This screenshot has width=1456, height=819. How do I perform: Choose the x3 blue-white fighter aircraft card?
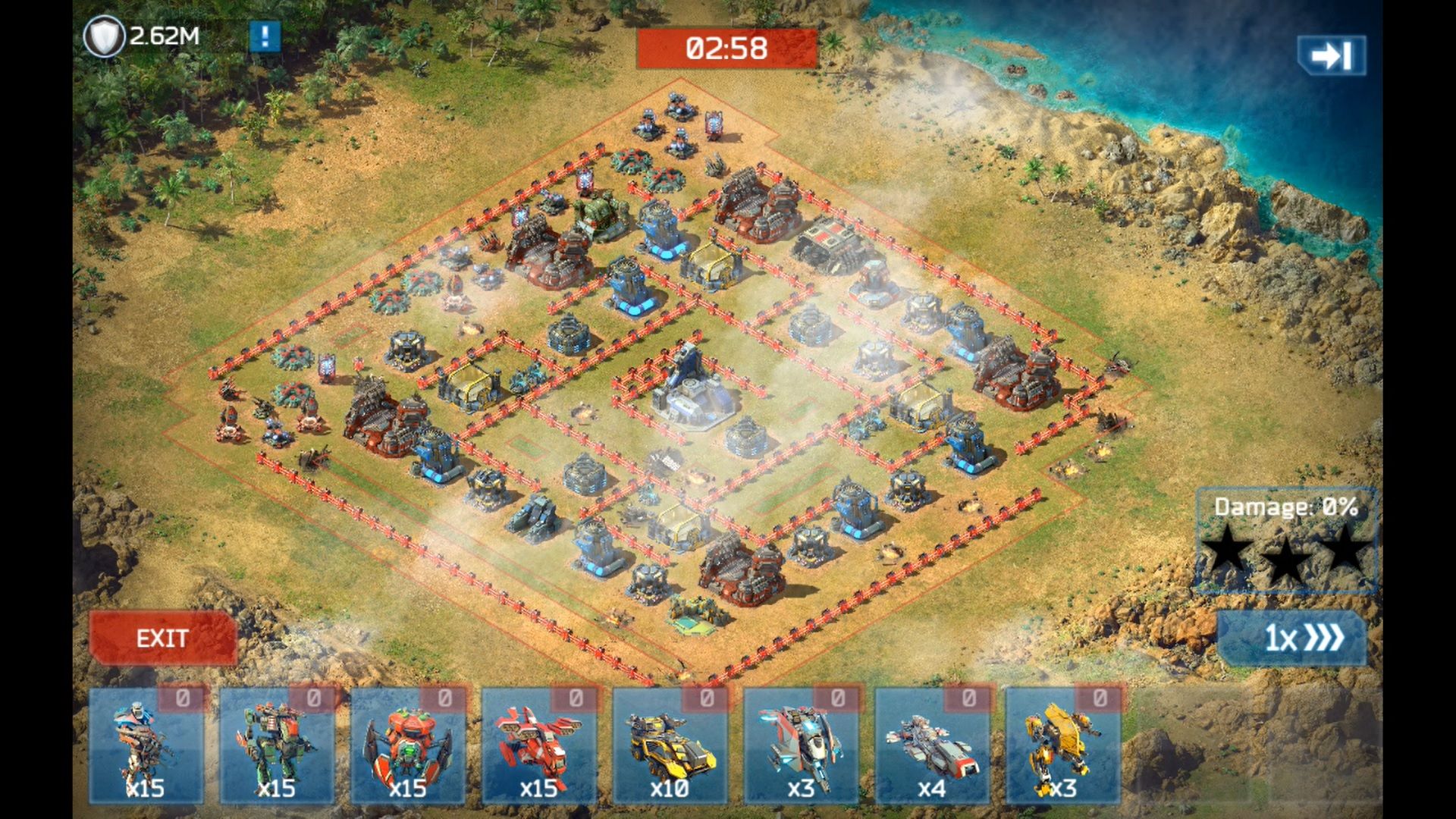[801, 746]
